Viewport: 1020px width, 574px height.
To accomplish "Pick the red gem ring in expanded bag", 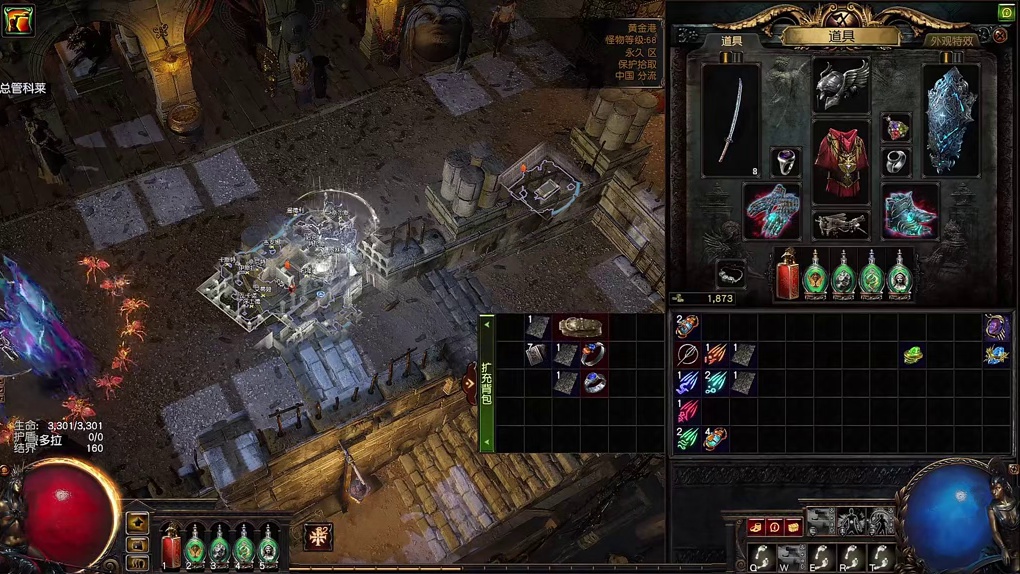I will click(593, 355).
